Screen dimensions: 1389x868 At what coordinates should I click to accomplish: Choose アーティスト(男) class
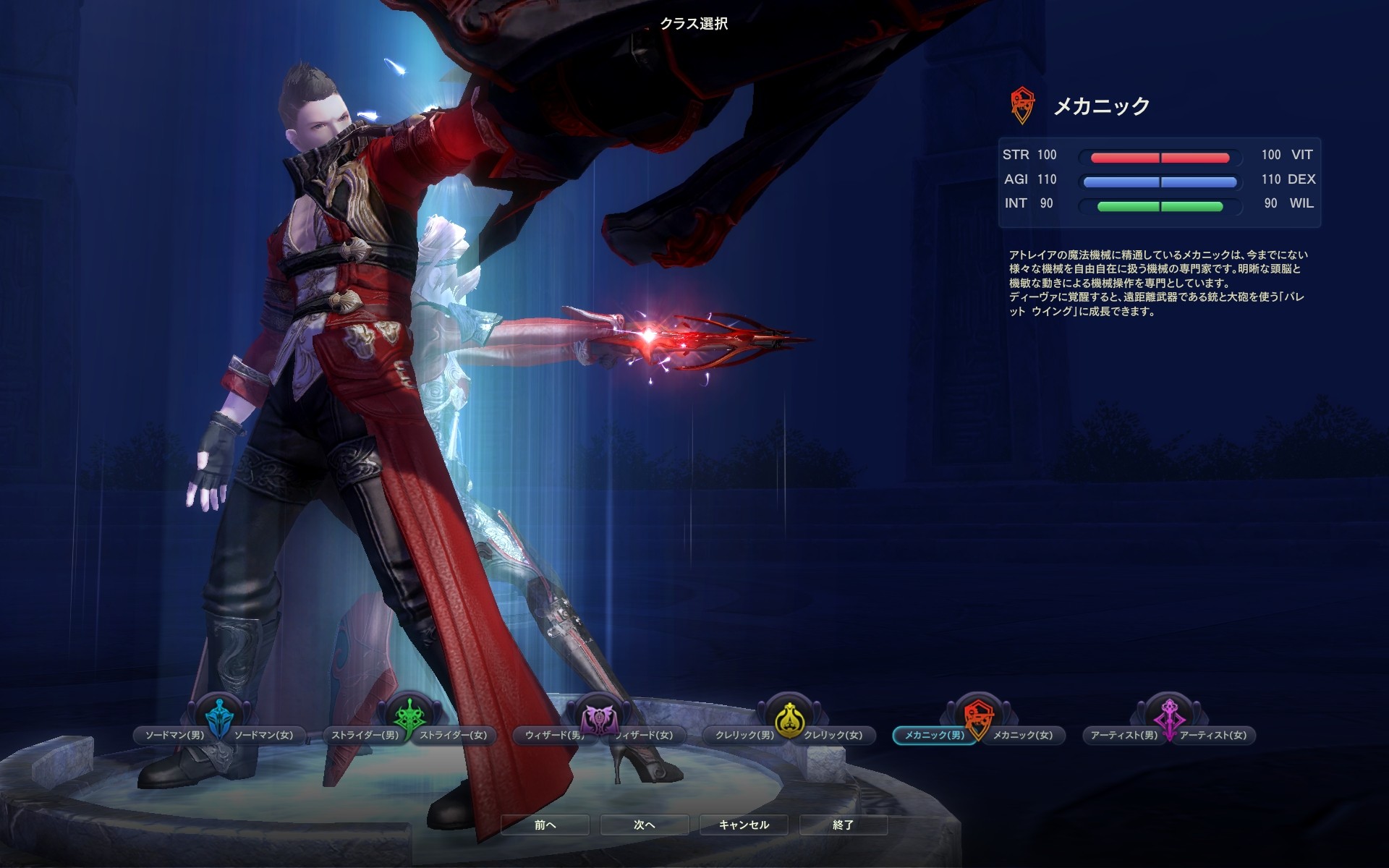1123,735
